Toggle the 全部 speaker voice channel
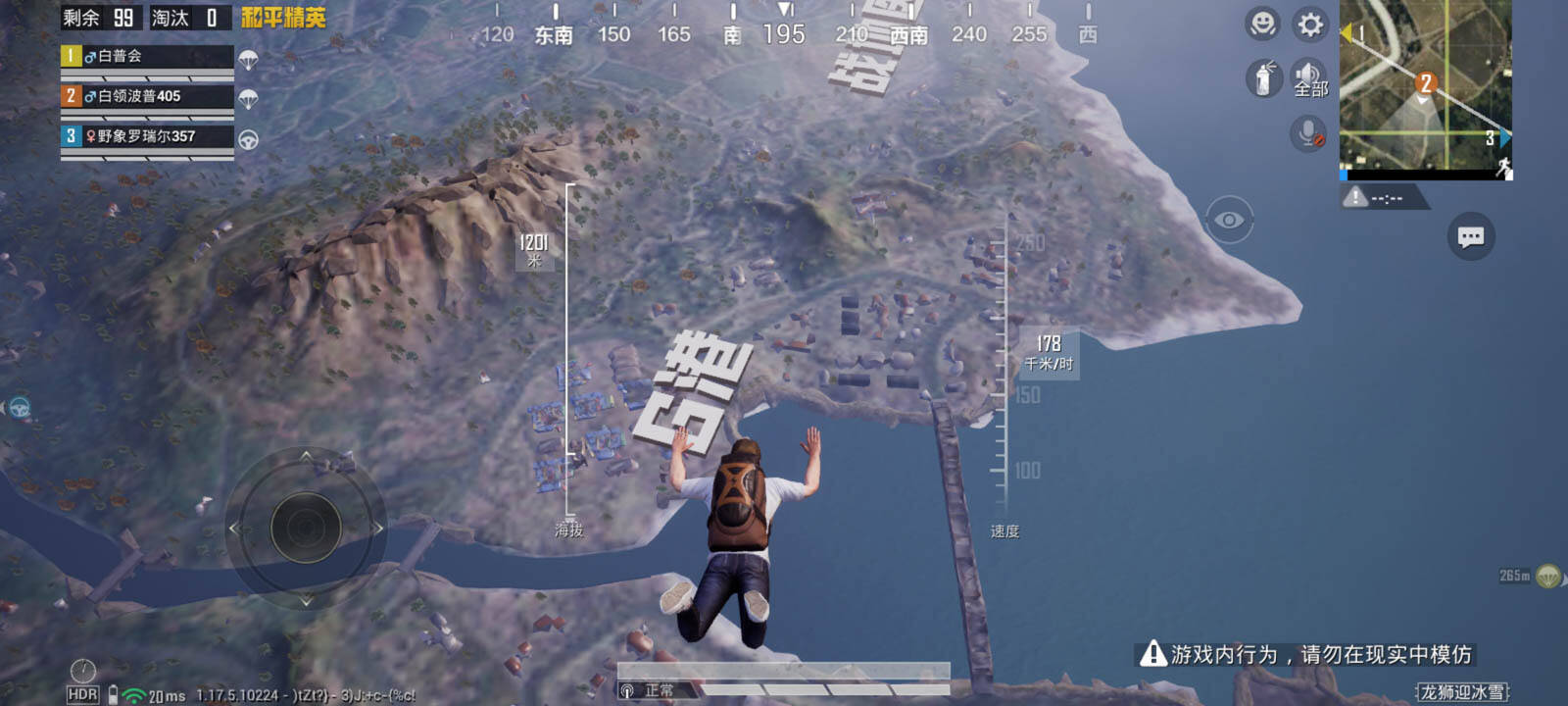 point(1309,78)
